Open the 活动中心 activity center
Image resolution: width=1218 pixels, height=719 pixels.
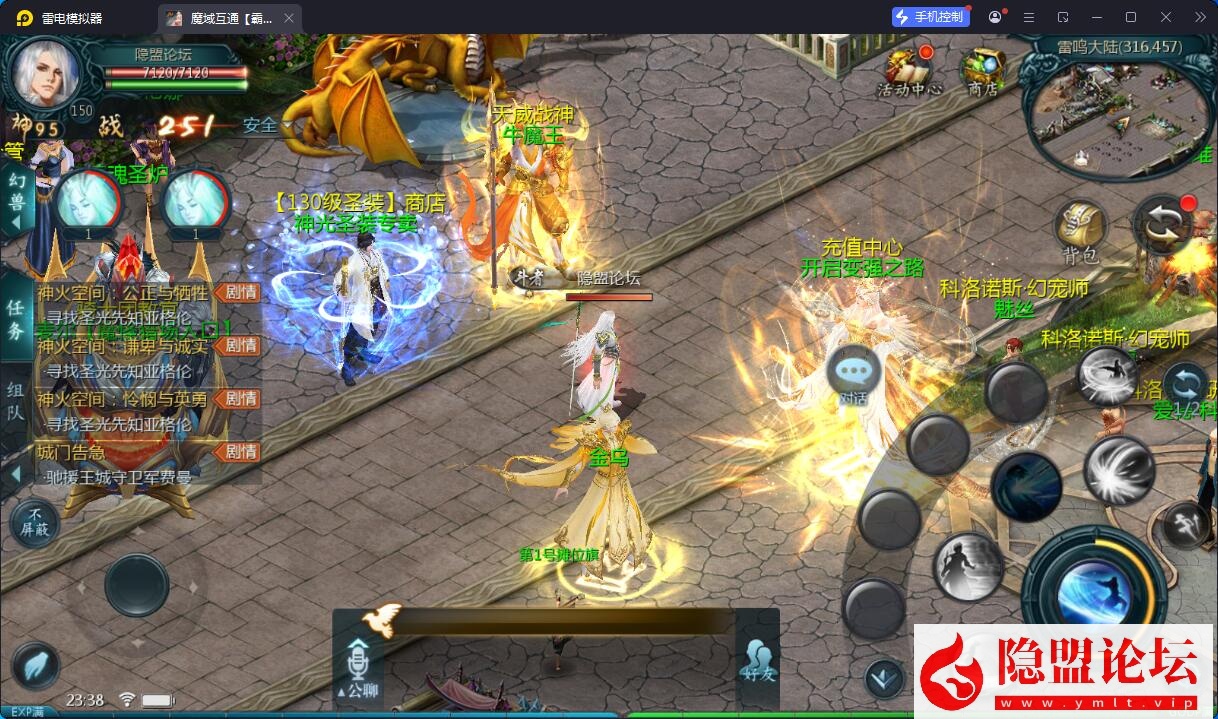click(909, 70)
